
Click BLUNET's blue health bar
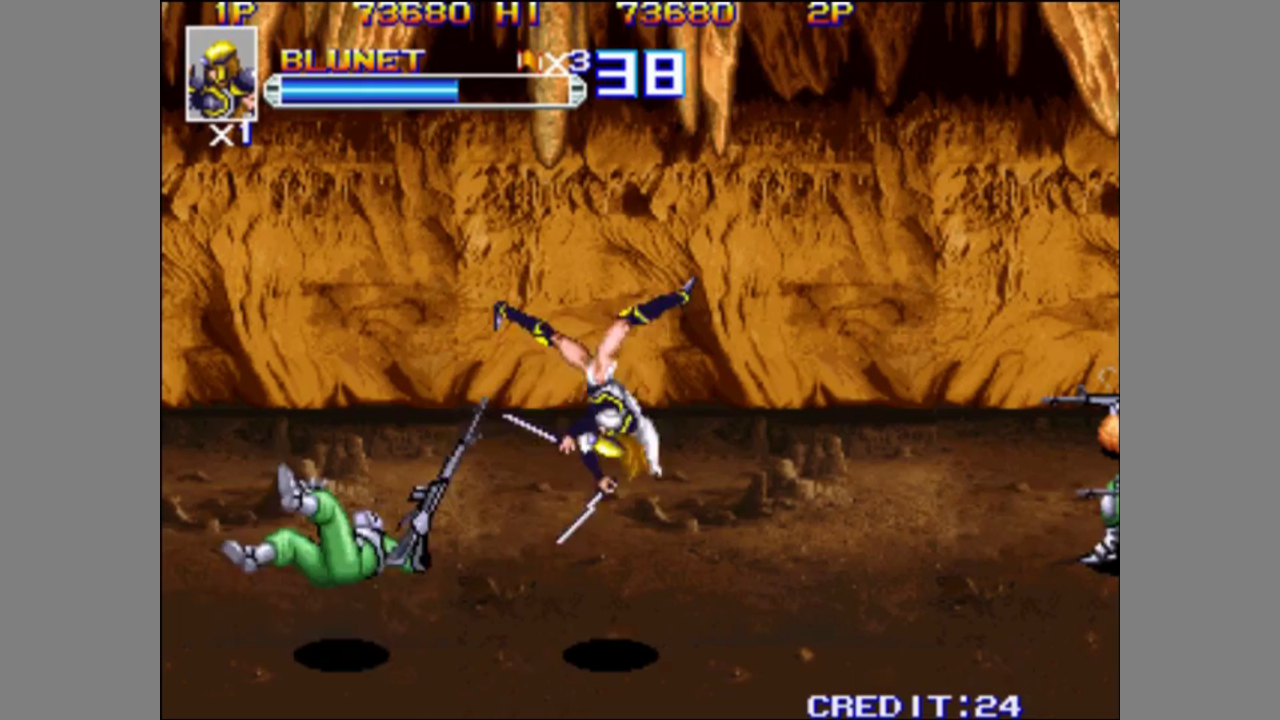point(368,90)
